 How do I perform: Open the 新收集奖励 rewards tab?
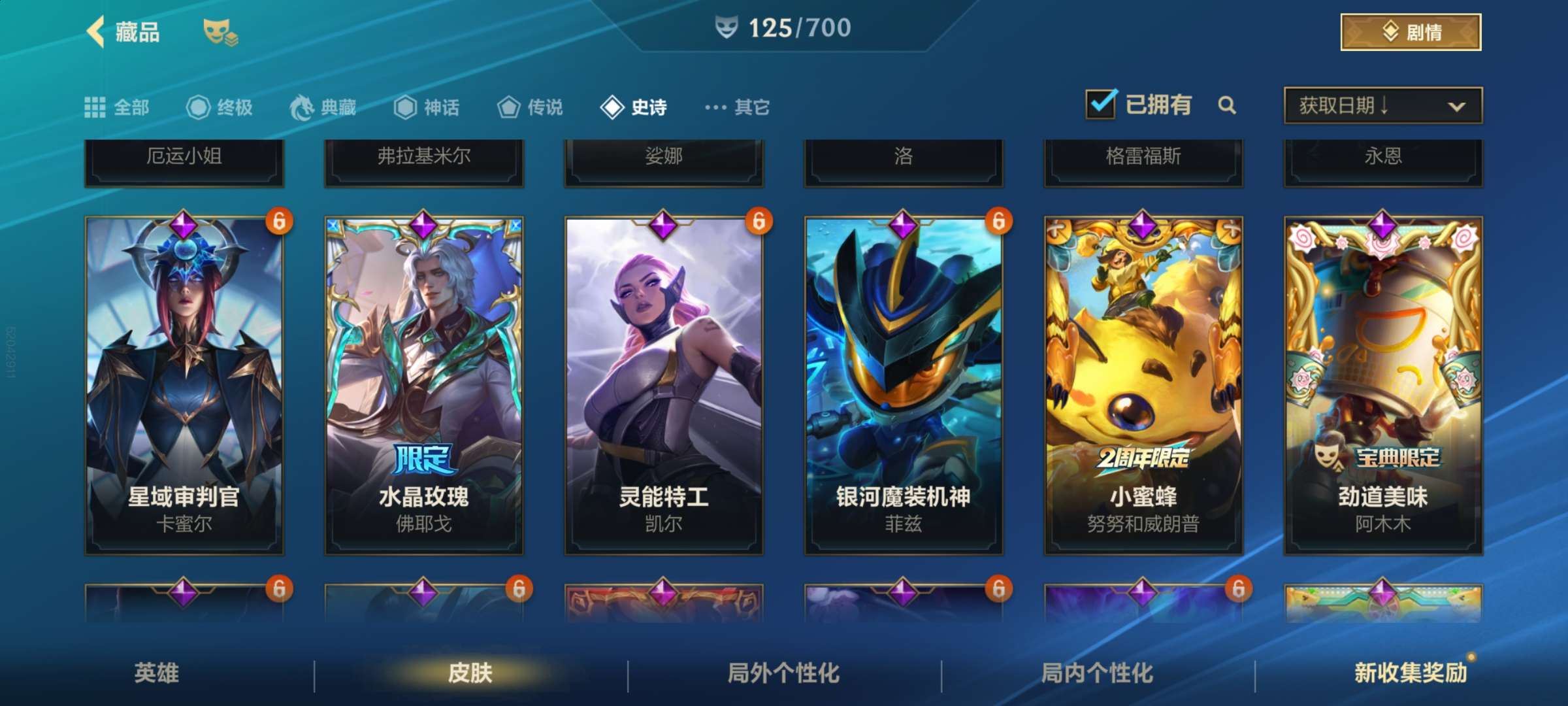click(1411, 673)
